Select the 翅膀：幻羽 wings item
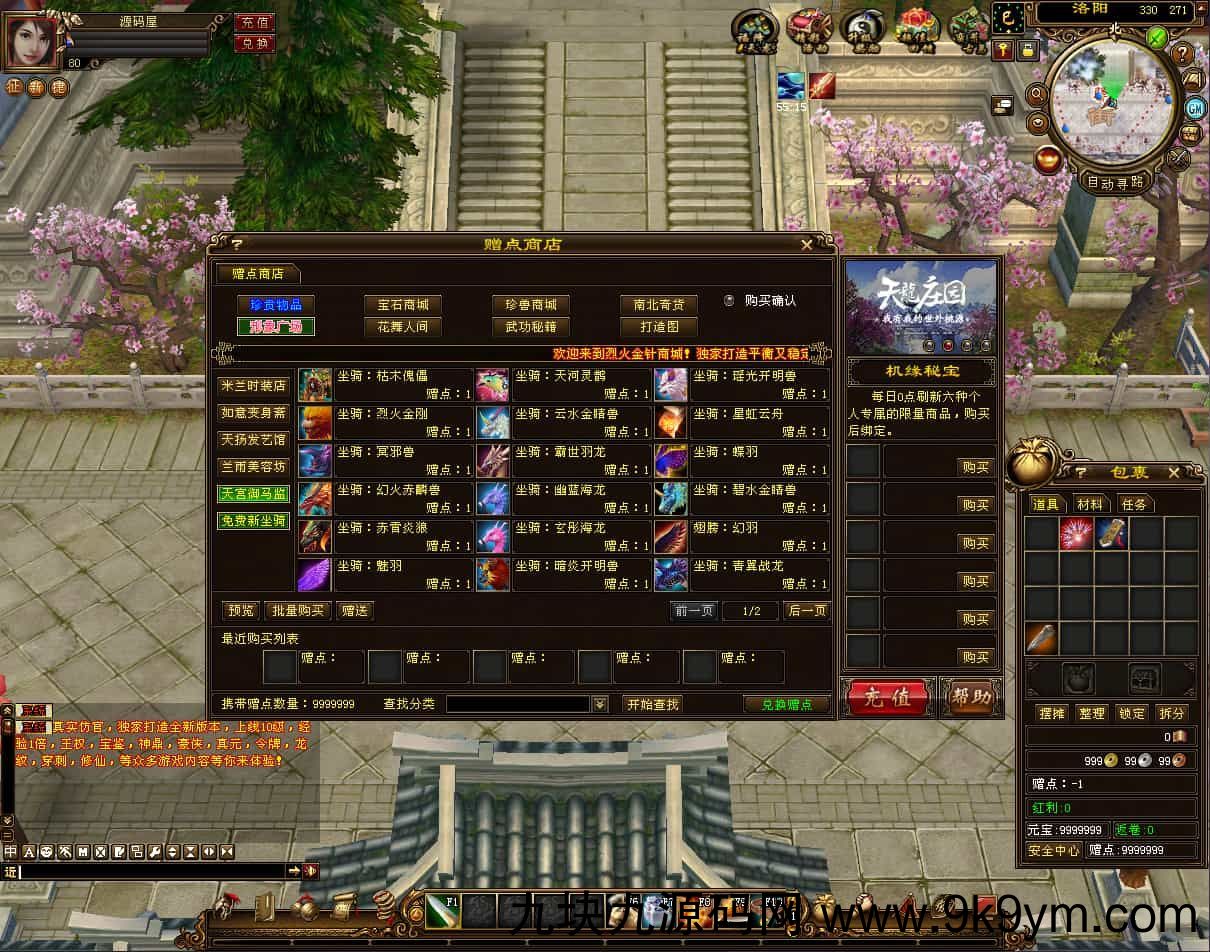1210x952 pixels. [742, 536]
